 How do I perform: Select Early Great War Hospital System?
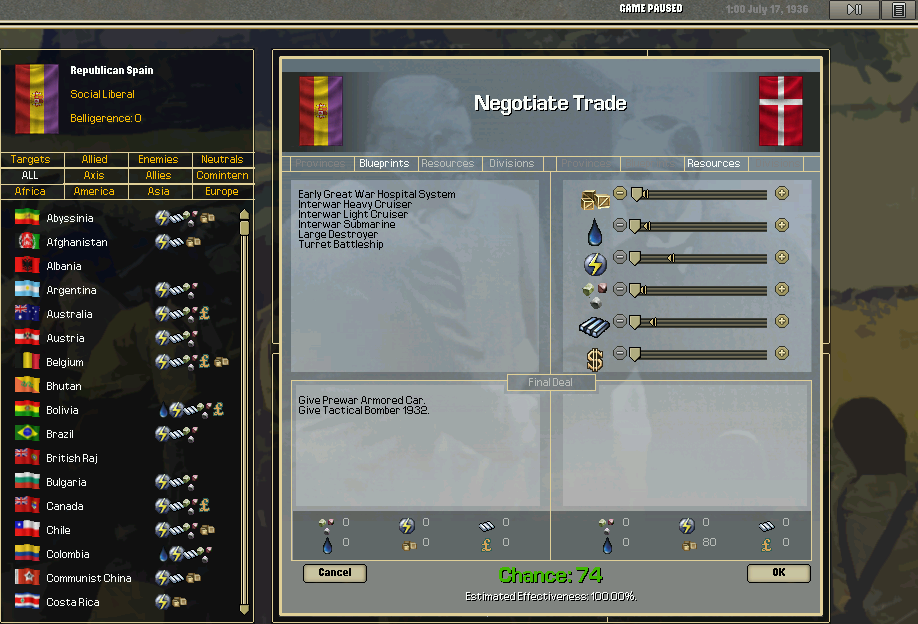coord(376,195)
